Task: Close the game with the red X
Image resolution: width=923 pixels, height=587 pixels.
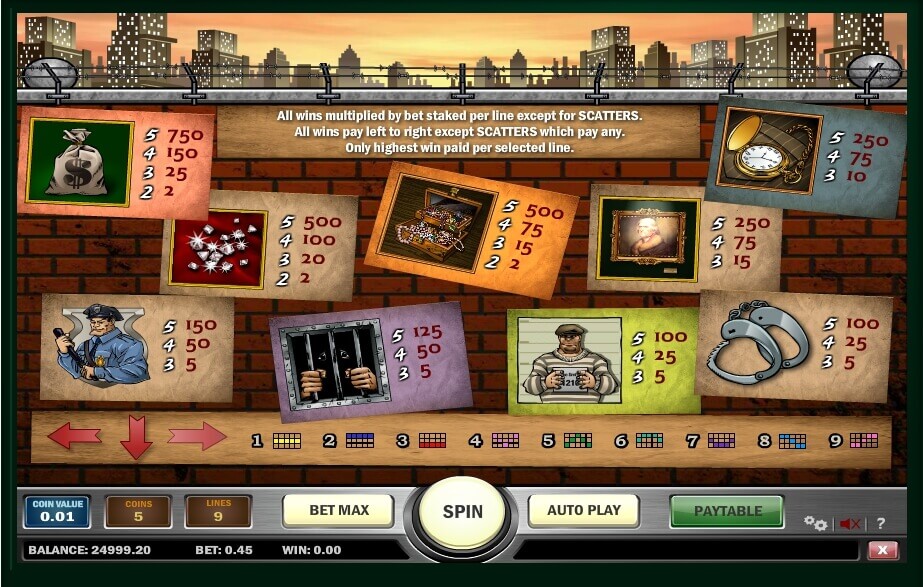Action: pos(882,550)
